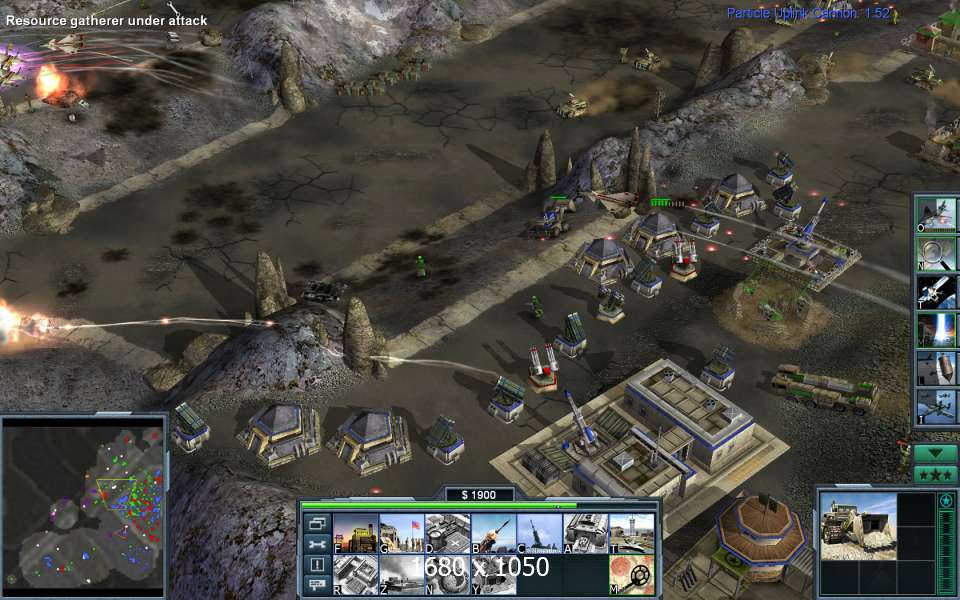Use the satellite power shortcut

pos(936,291)
